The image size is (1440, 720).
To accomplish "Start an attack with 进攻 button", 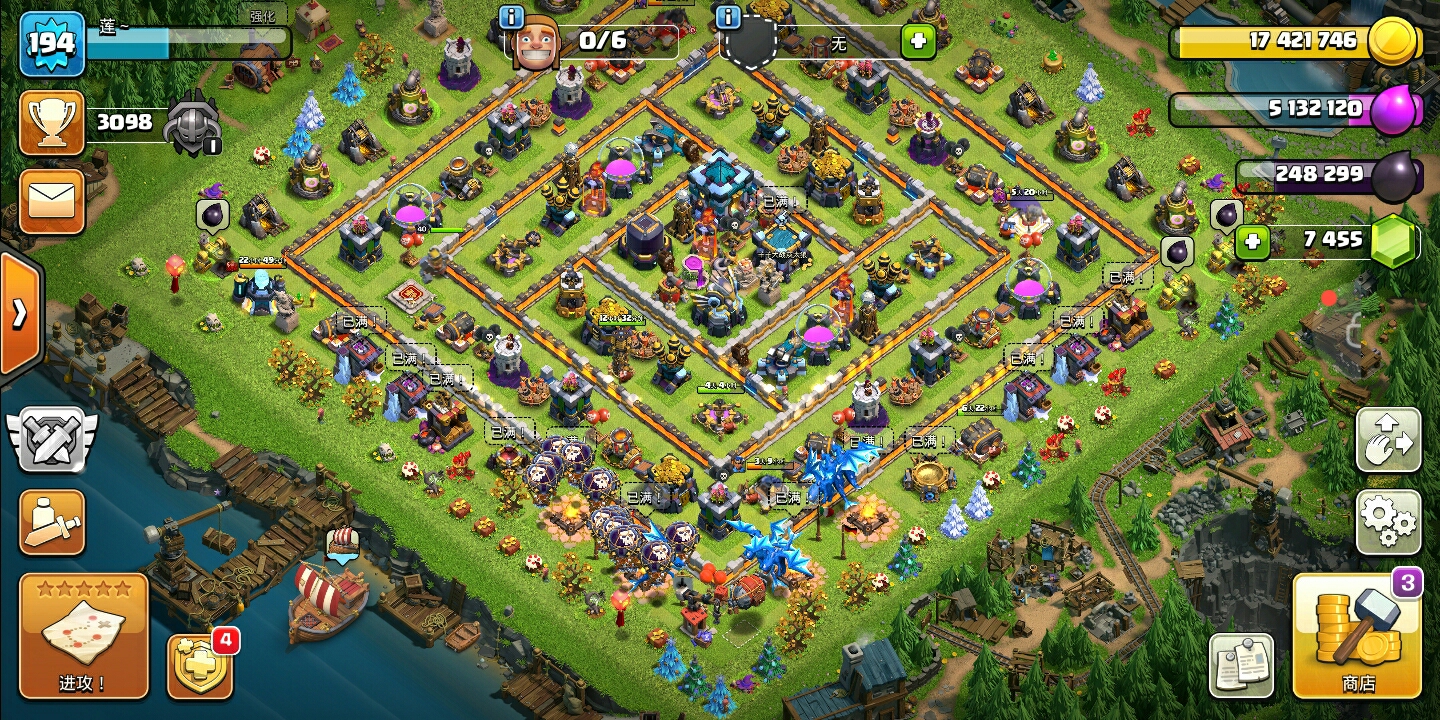I will tap(84, 636).
